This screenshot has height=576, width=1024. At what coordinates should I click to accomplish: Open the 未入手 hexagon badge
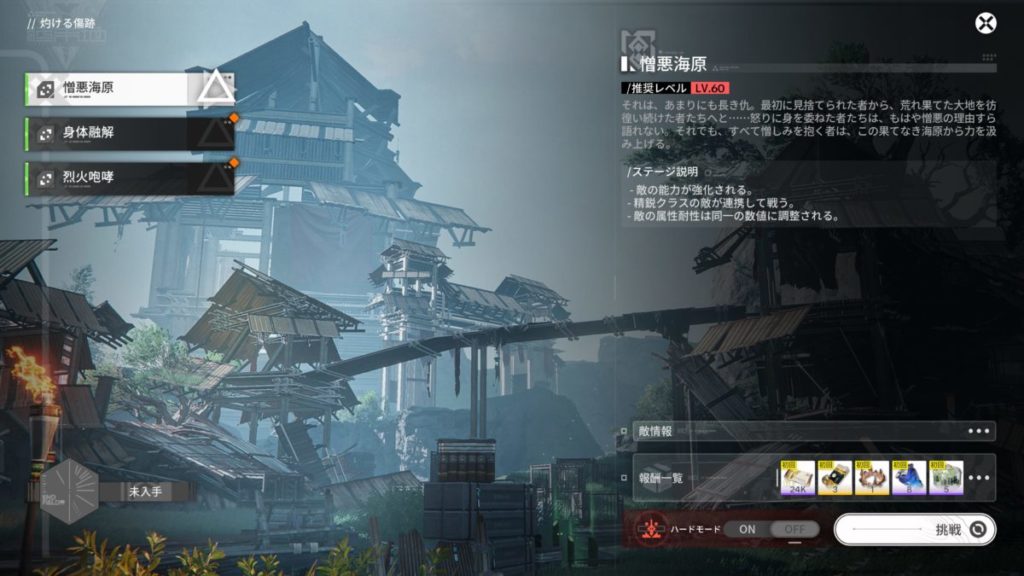70,491
